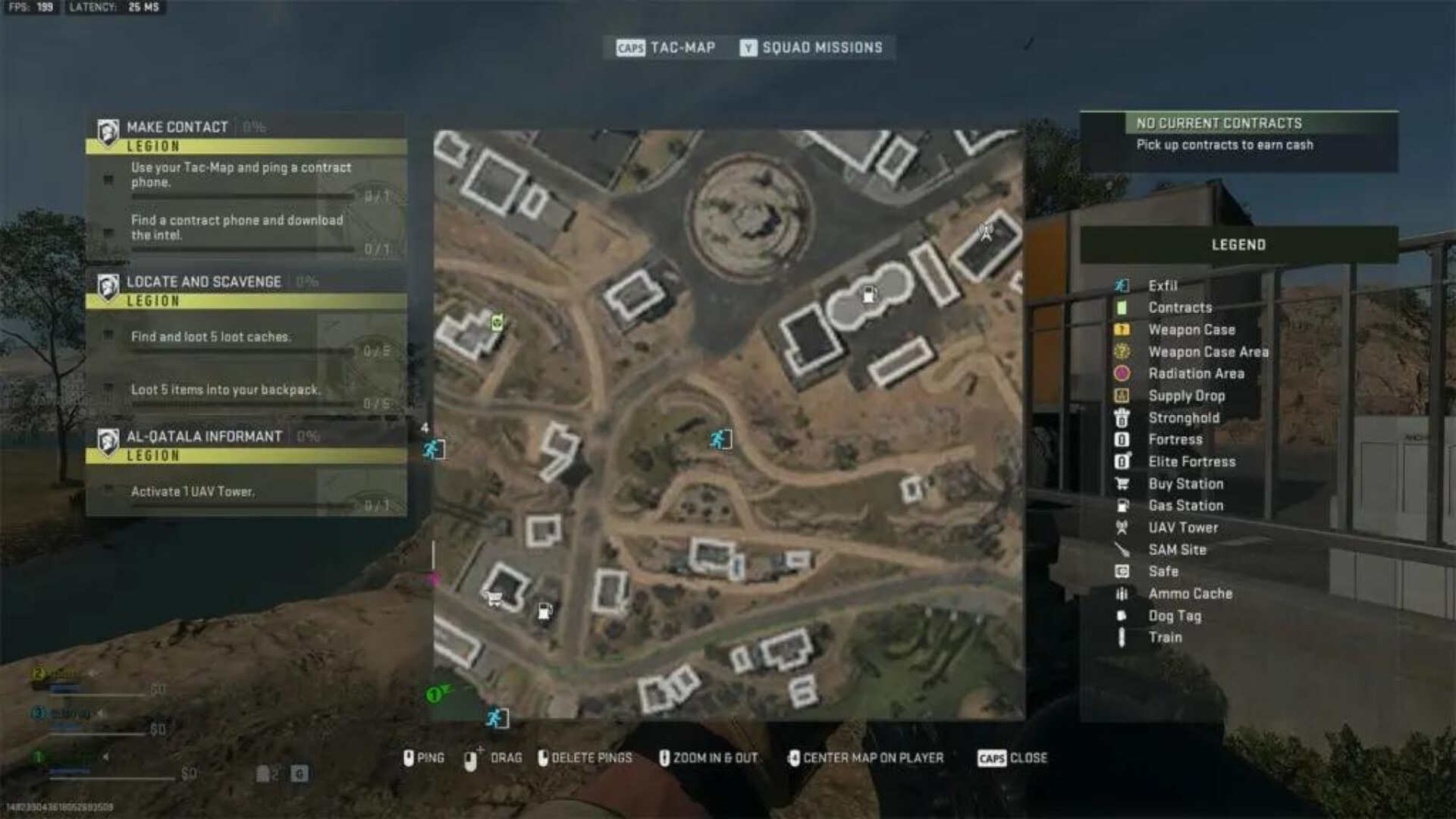
Task: Select the exfil icon on the left edge of the map
Action: tap(432, 447)
